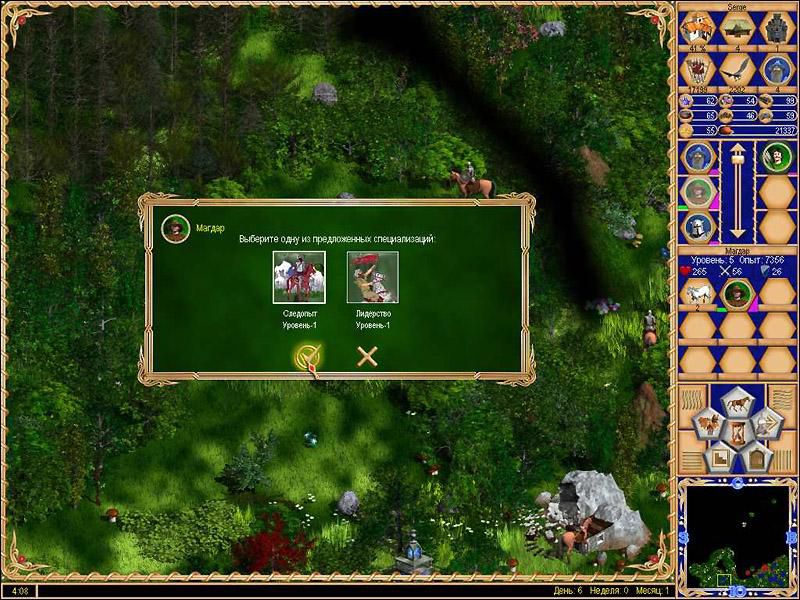Cancel the dialog with the X button
The height and width of the screenshot is (600, 800).
[367, 356]
